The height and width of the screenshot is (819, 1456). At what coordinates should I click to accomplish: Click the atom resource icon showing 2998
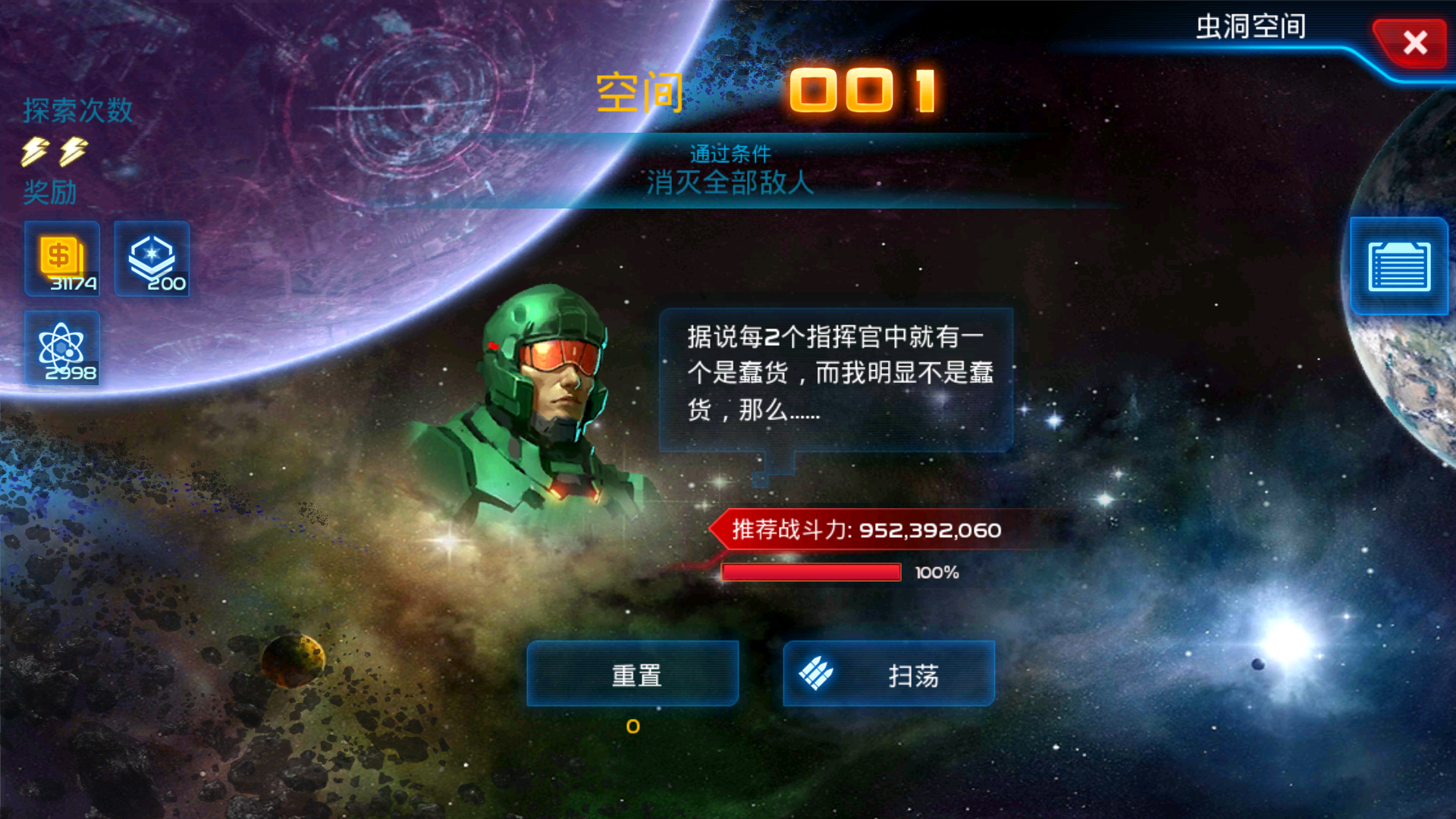point(62,349)
